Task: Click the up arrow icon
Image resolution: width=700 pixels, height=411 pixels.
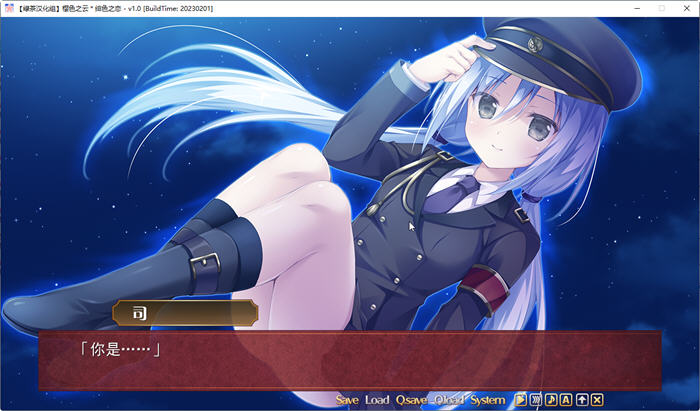Action: (x=582, y=400)
